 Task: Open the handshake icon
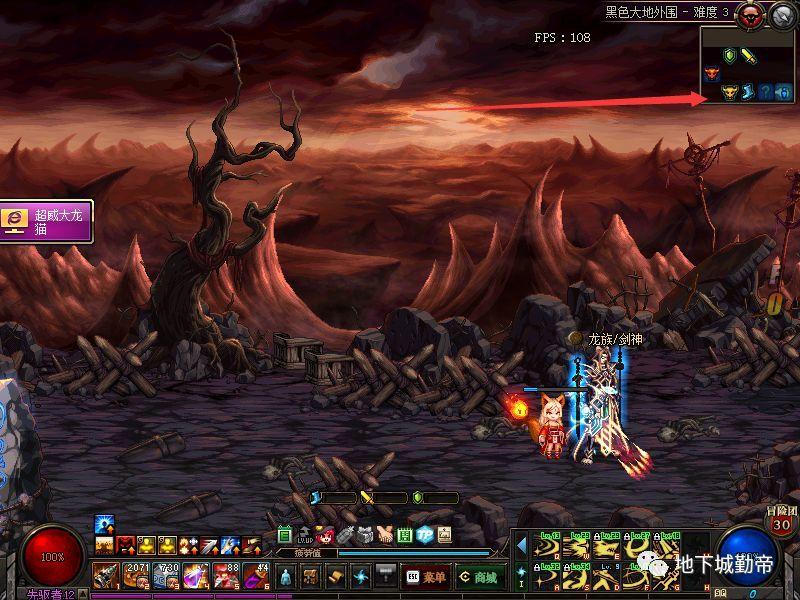(x=384, y=535)
